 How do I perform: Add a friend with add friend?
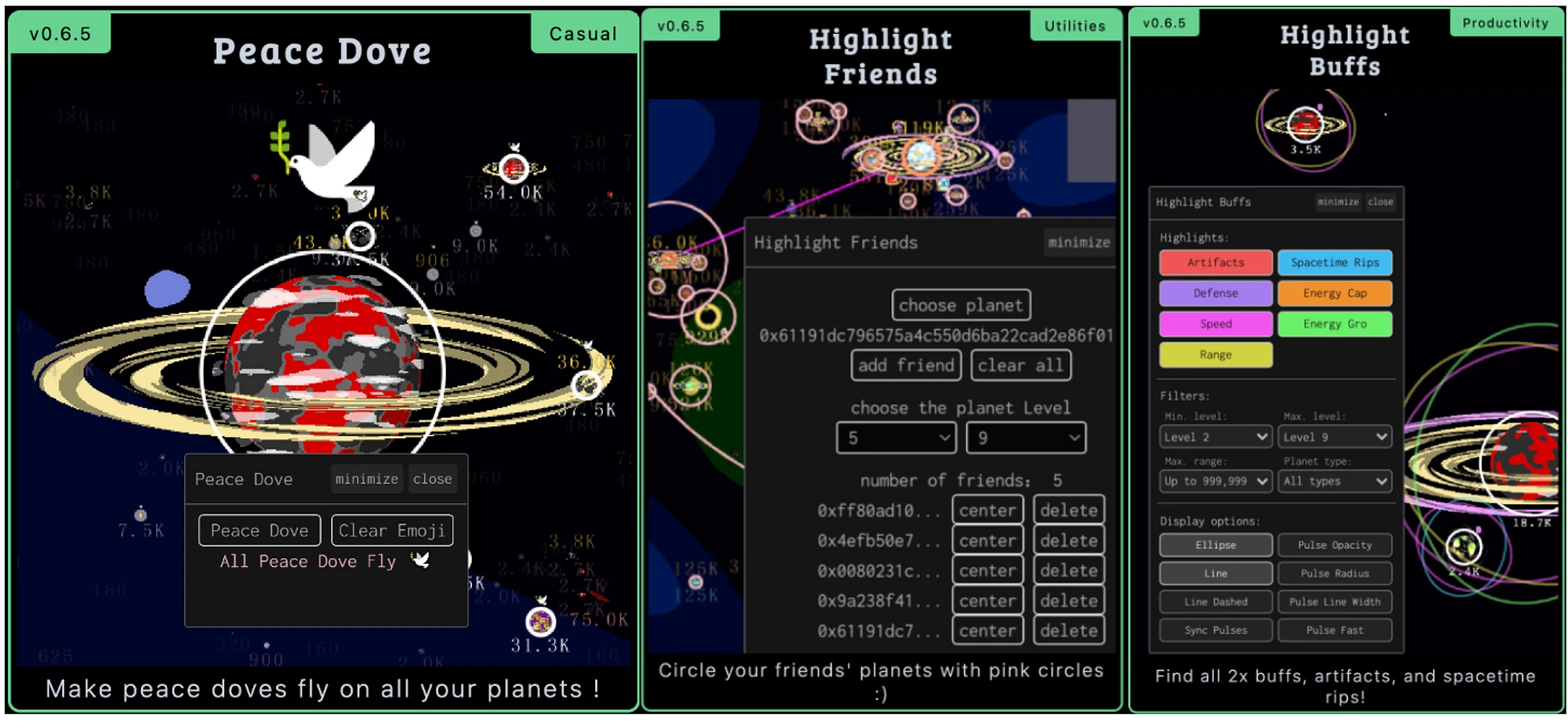[906, 365]
